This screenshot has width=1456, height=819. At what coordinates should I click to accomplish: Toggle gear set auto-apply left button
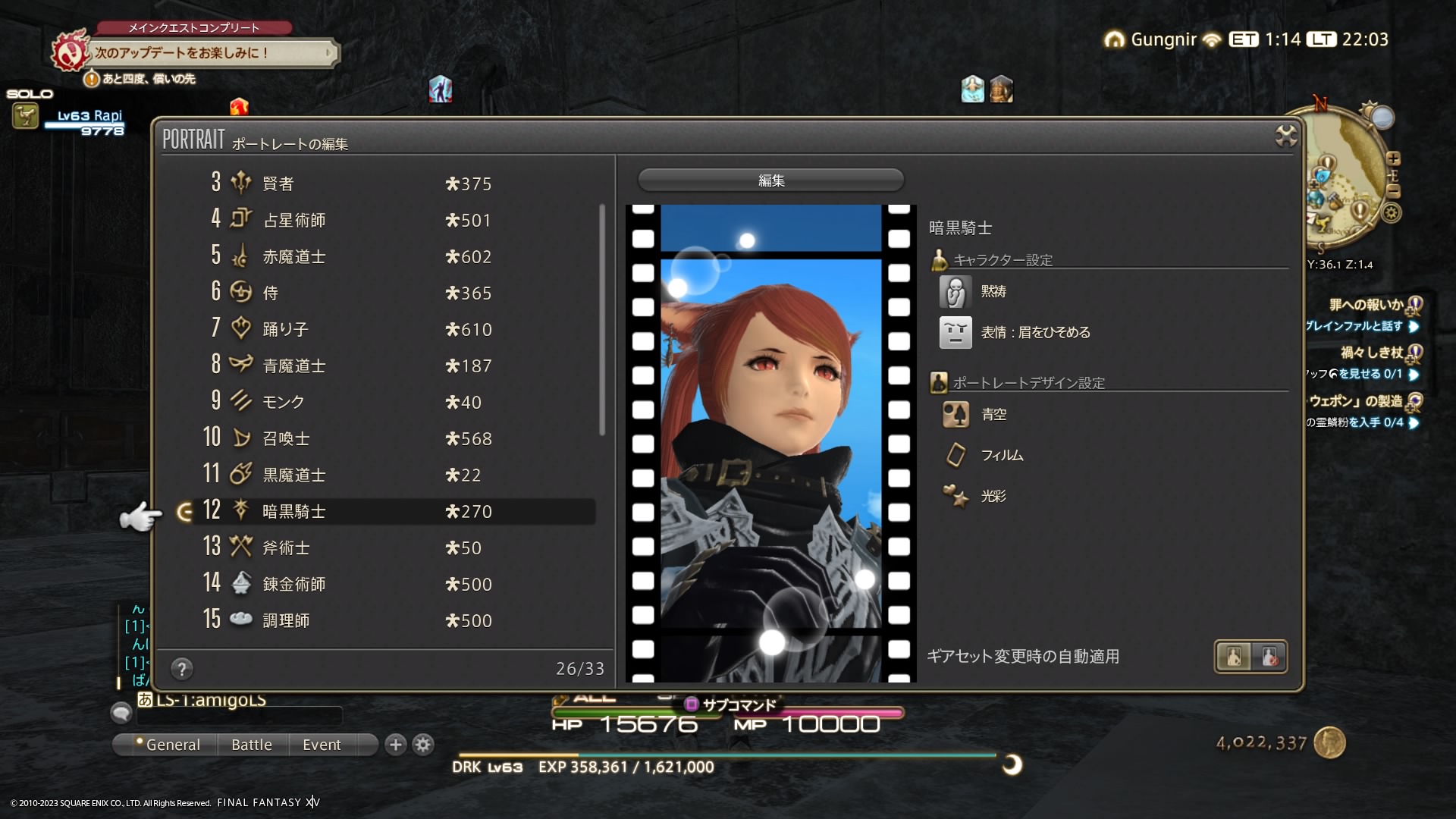click(1234, 657)
